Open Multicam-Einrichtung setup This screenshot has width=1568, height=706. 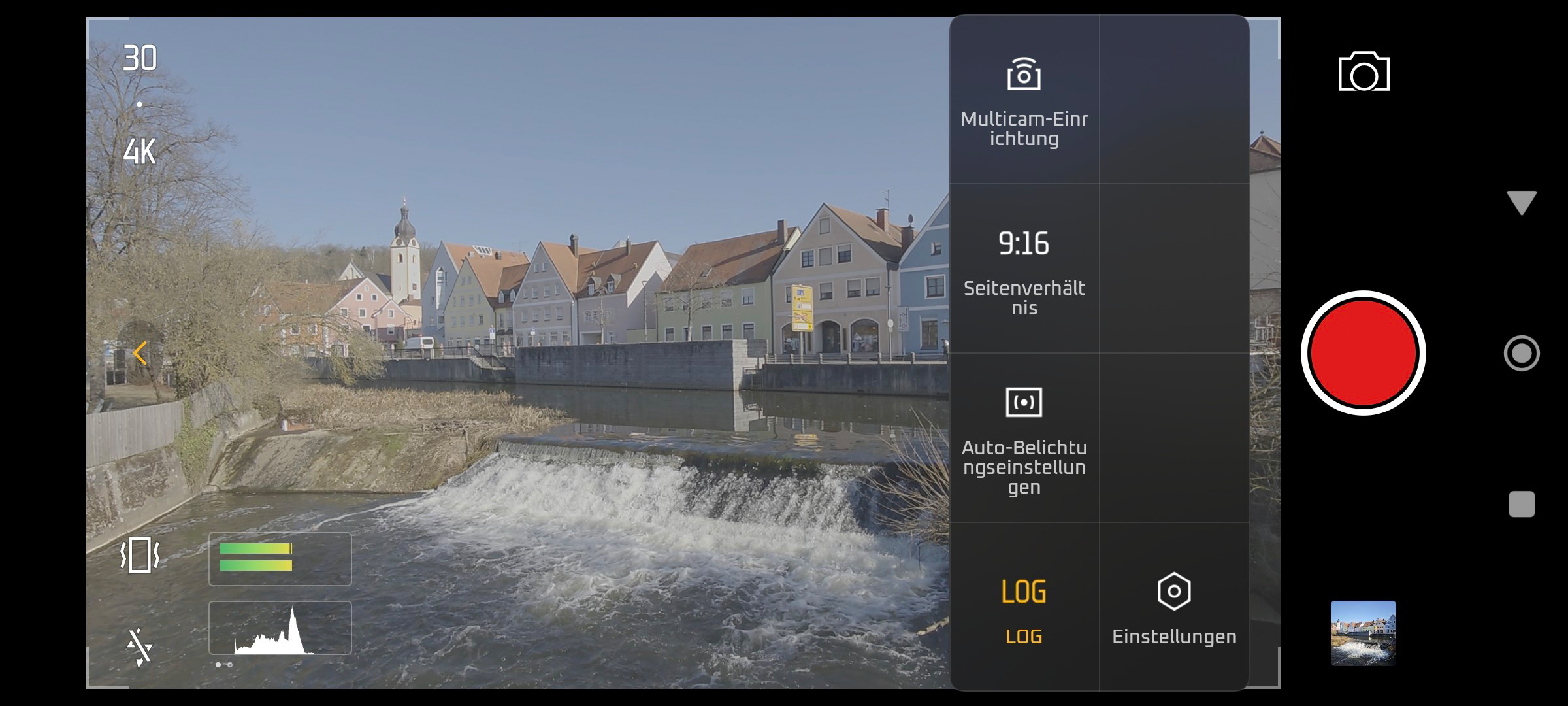click(1024, 100)
